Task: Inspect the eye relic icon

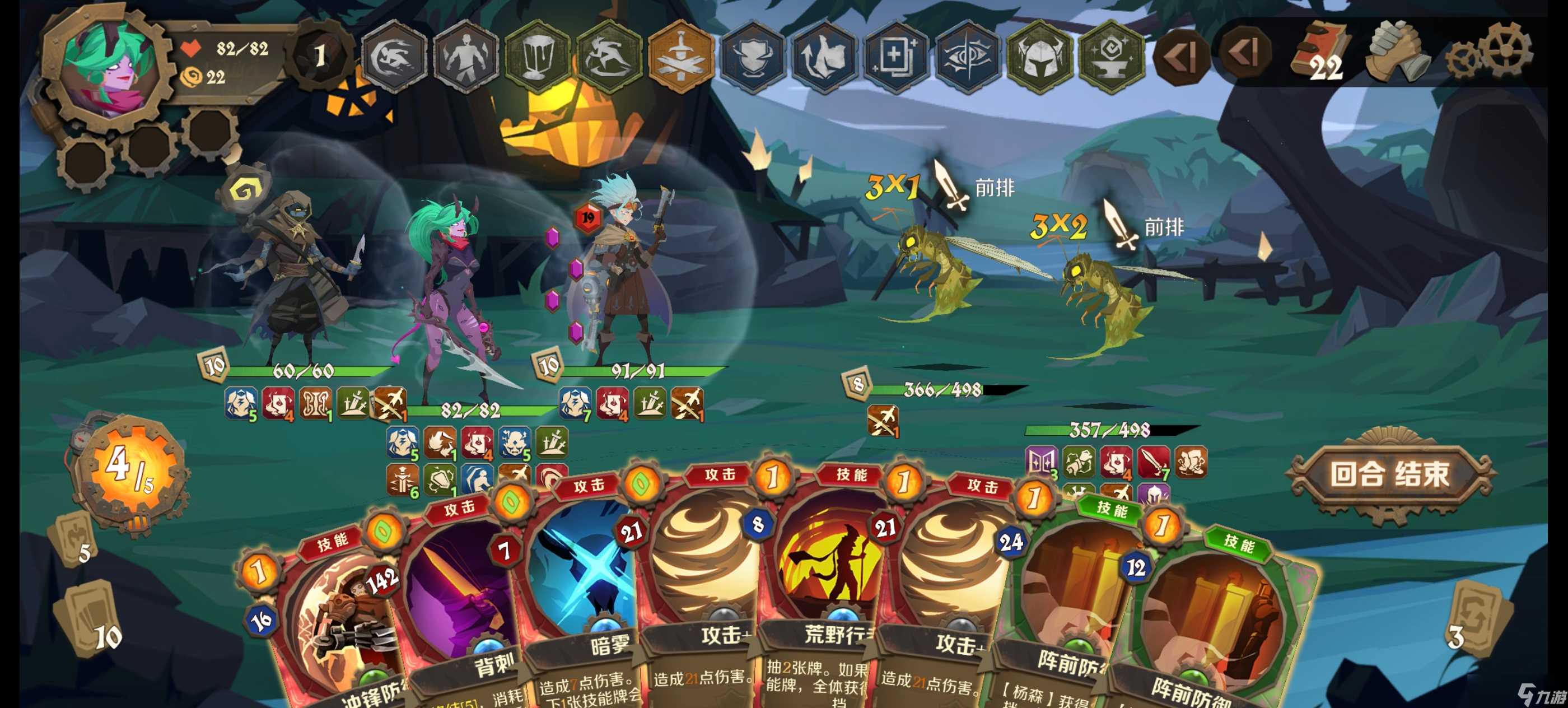Action: click(x=967, y=56)
